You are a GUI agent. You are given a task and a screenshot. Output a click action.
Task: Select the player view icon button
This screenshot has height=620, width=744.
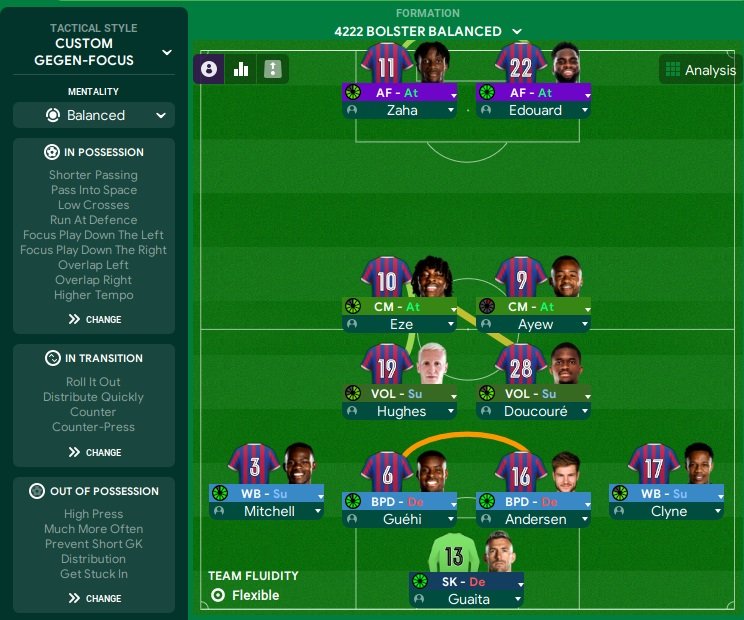209,69
